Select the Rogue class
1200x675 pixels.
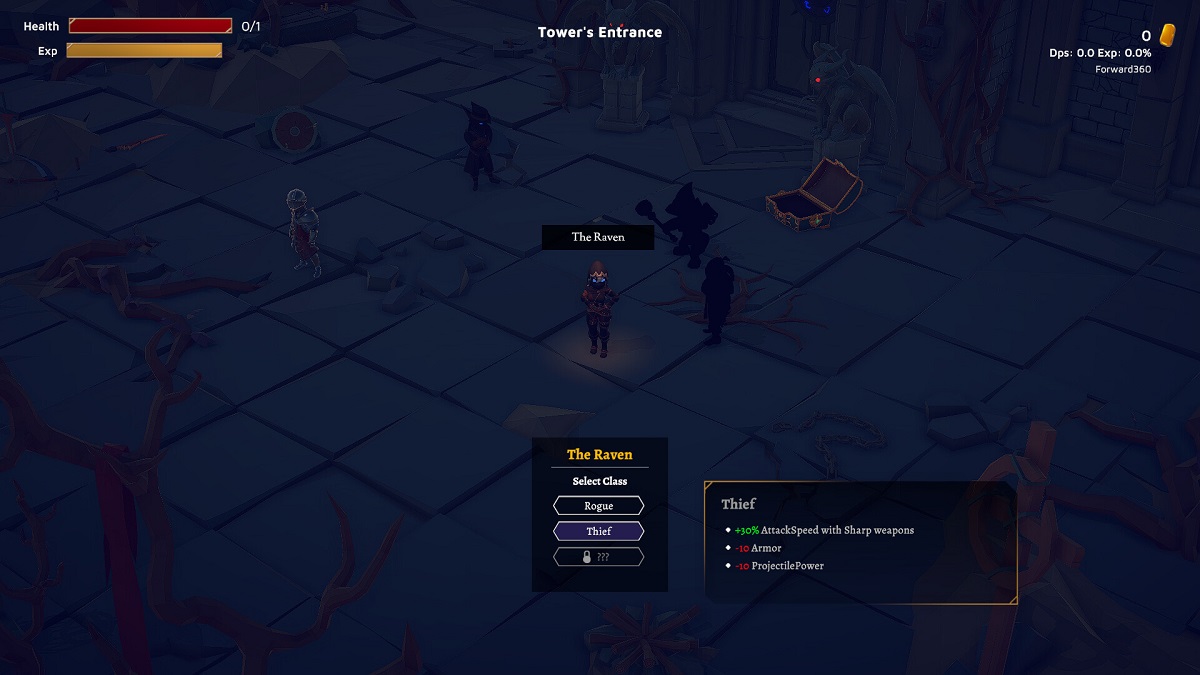[x=599, y=506]
